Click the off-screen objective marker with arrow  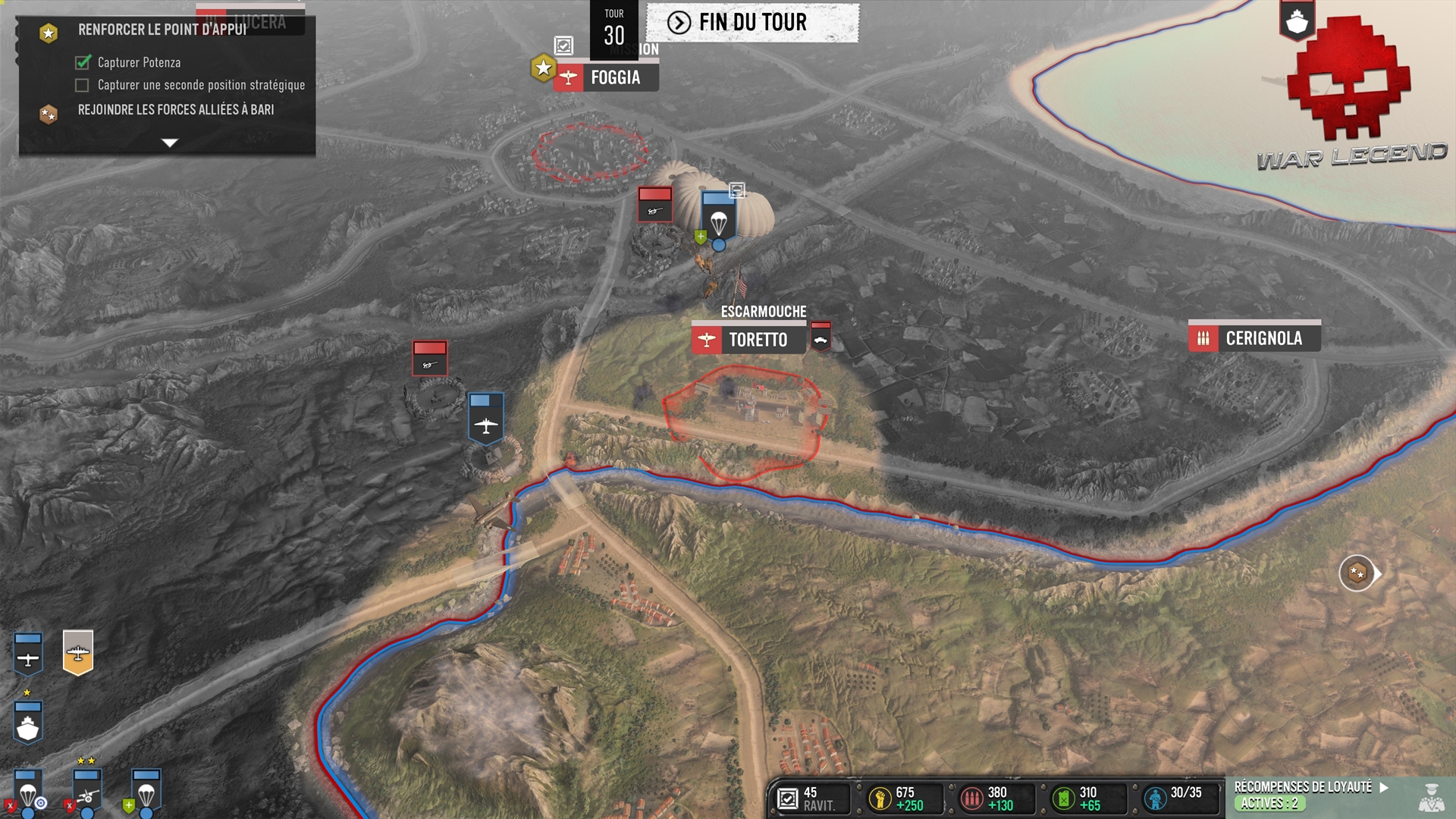(1357, 573)
